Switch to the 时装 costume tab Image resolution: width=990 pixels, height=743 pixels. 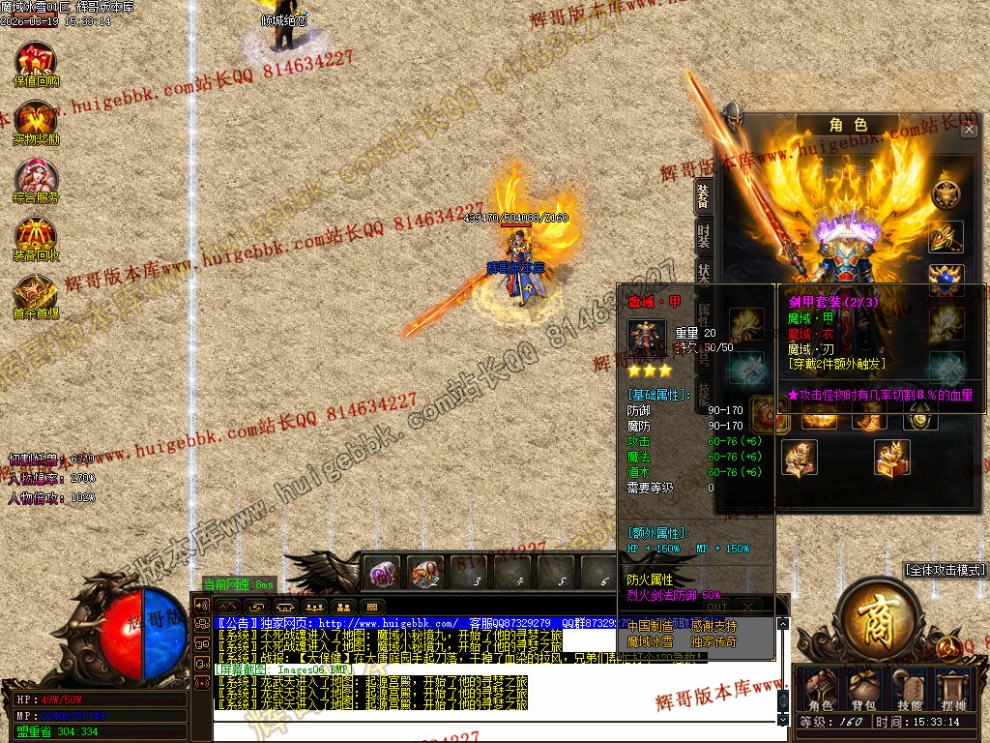[x=704, y=240]
